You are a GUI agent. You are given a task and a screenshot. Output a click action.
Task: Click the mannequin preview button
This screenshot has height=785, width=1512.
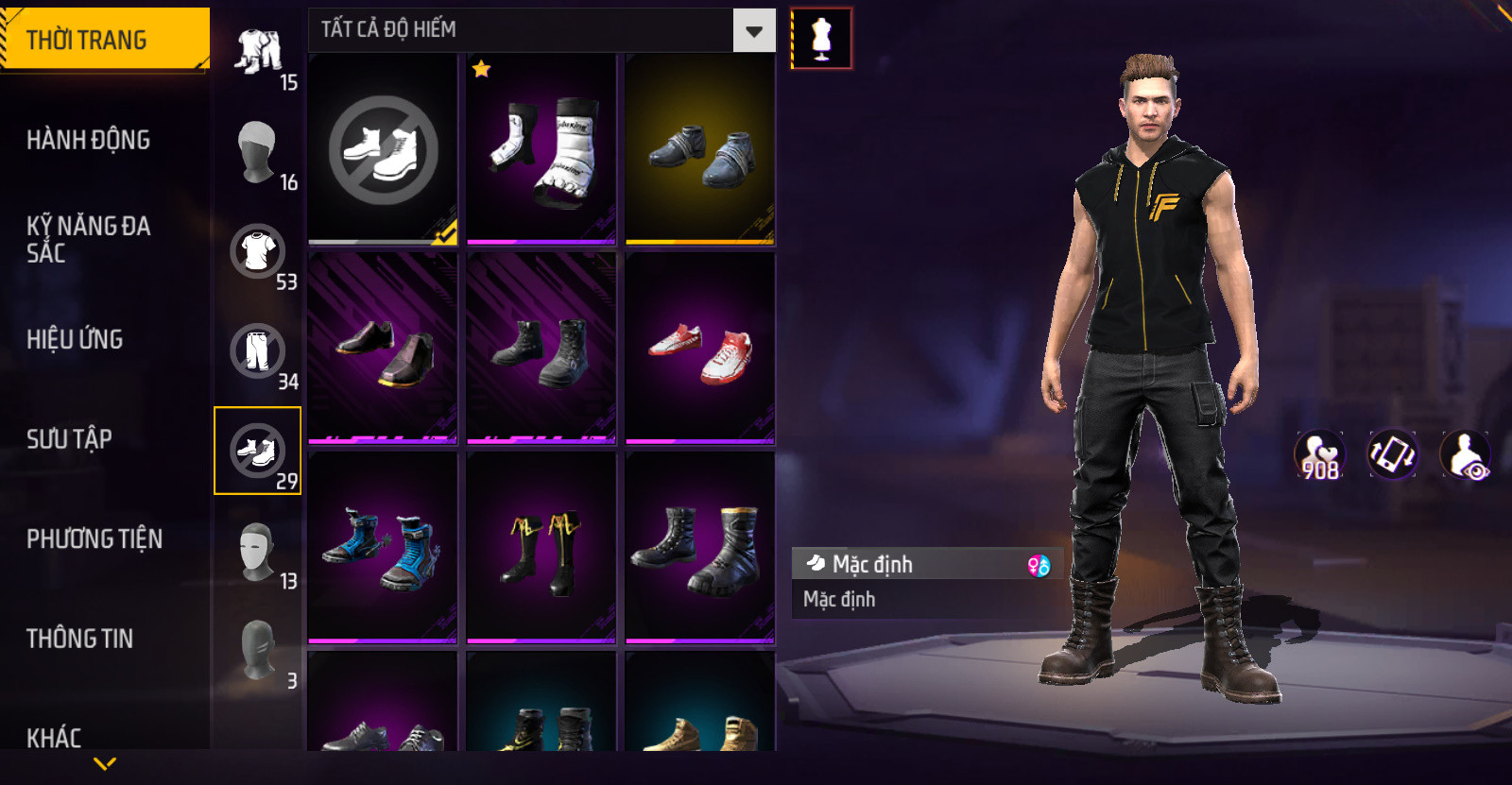[821, 39]
